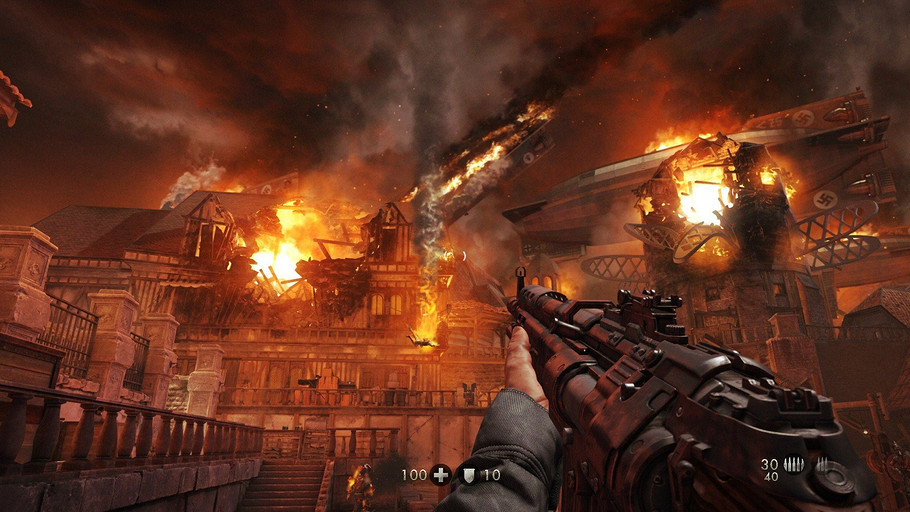910x512 pixels.
Task: Switch to the dimmed secondary ammo icon
Action: [824, 464]
